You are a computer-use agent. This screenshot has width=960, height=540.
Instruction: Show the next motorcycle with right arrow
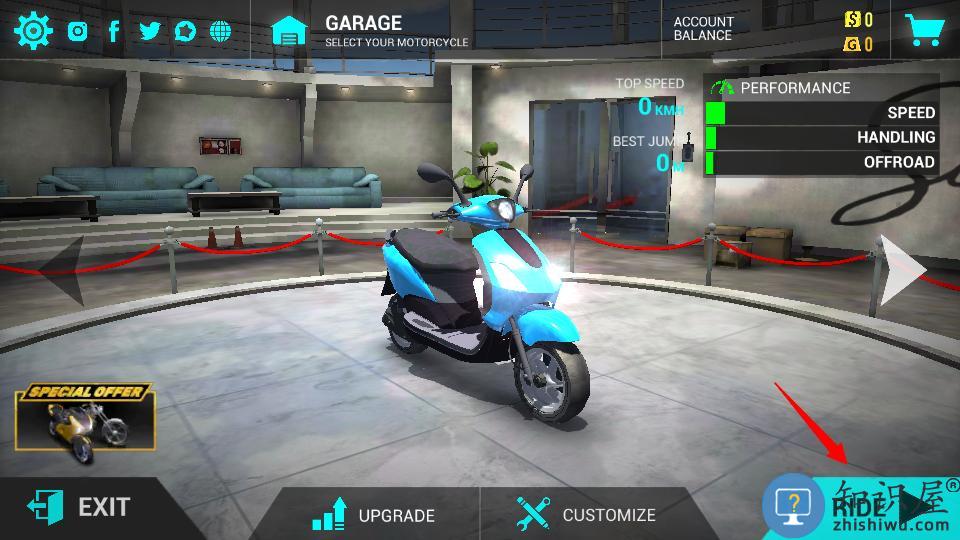[x=903, y=270]
